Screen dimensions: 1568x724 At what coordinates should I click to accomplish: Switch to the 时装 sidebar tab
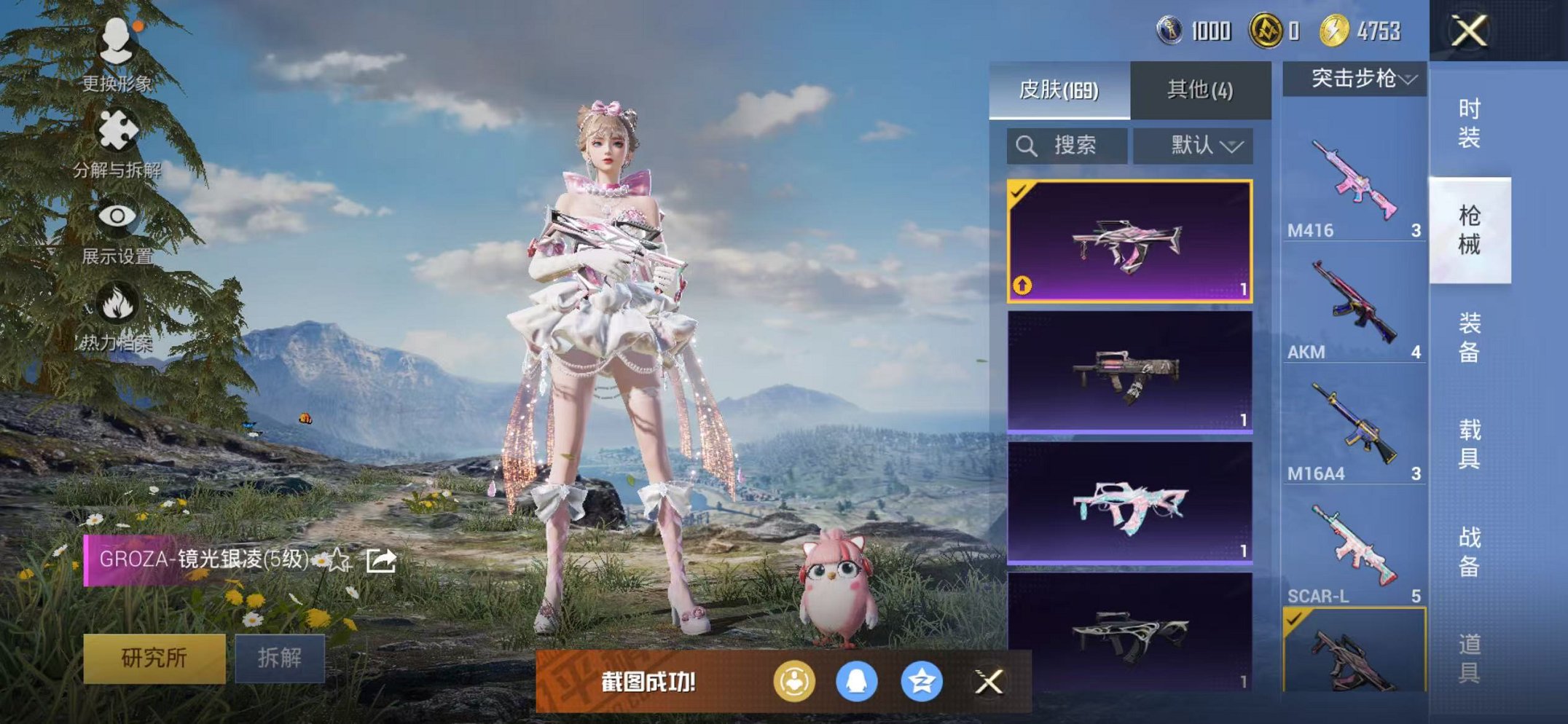tap(1472, 124)
